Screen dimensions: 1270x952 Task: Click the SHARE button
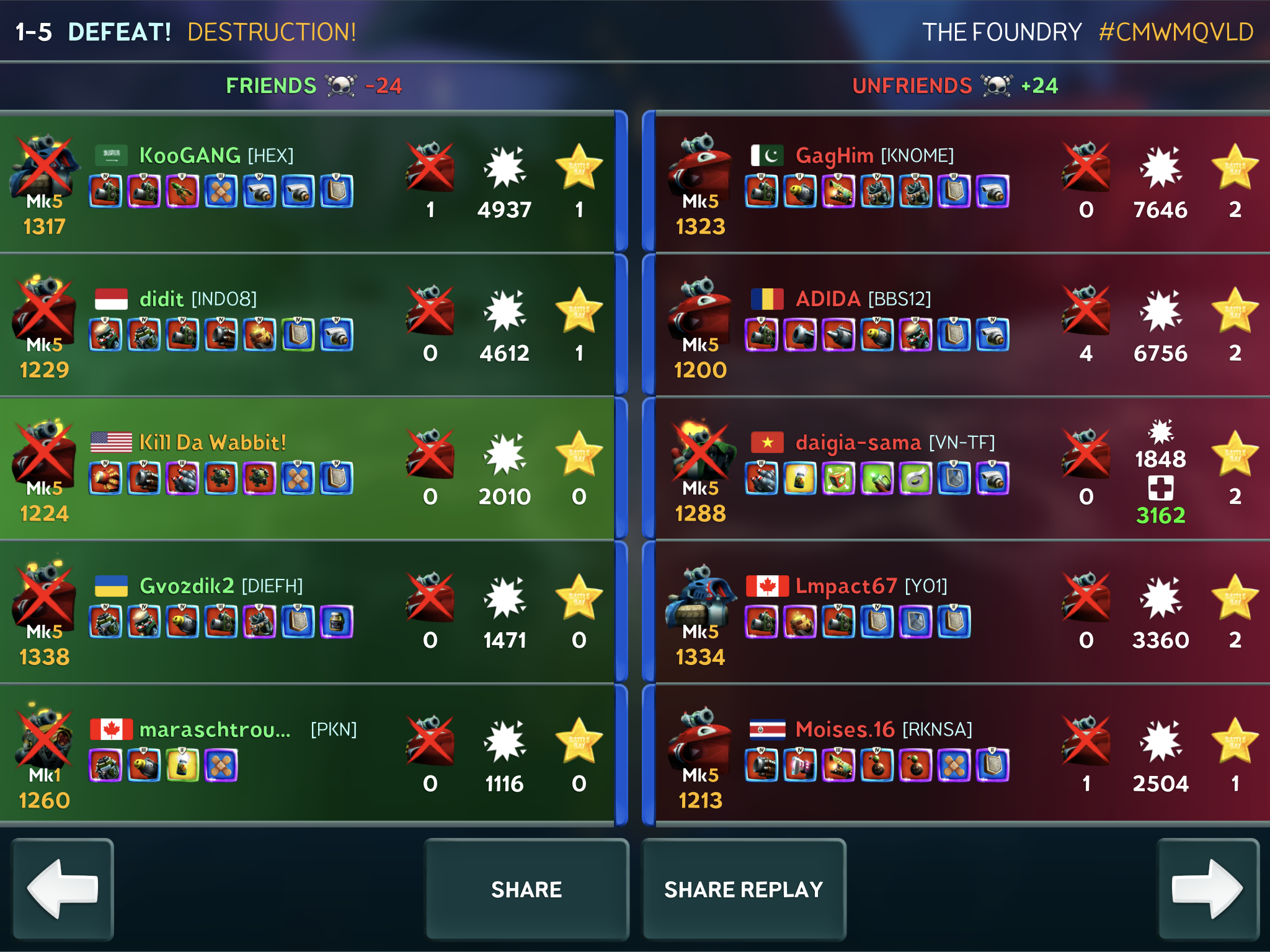526,889
